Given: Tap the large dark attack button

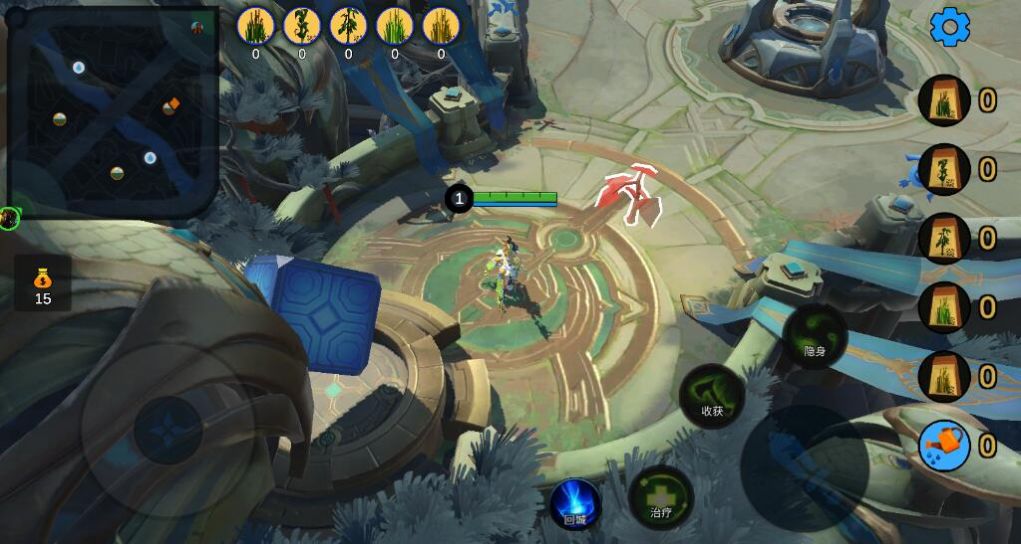Looking at the screenshot, I should [805, 468].
